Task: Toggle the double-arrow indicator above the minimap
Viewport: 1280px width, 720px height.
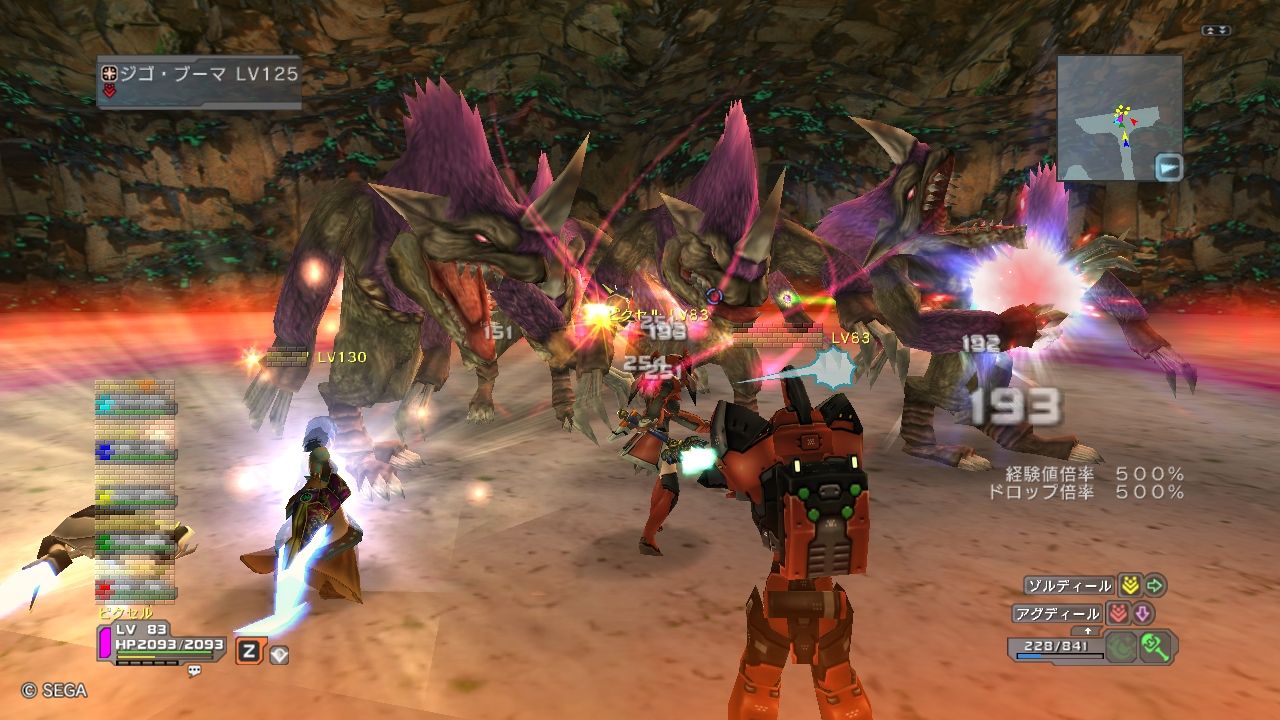Action: (1215, 31)
